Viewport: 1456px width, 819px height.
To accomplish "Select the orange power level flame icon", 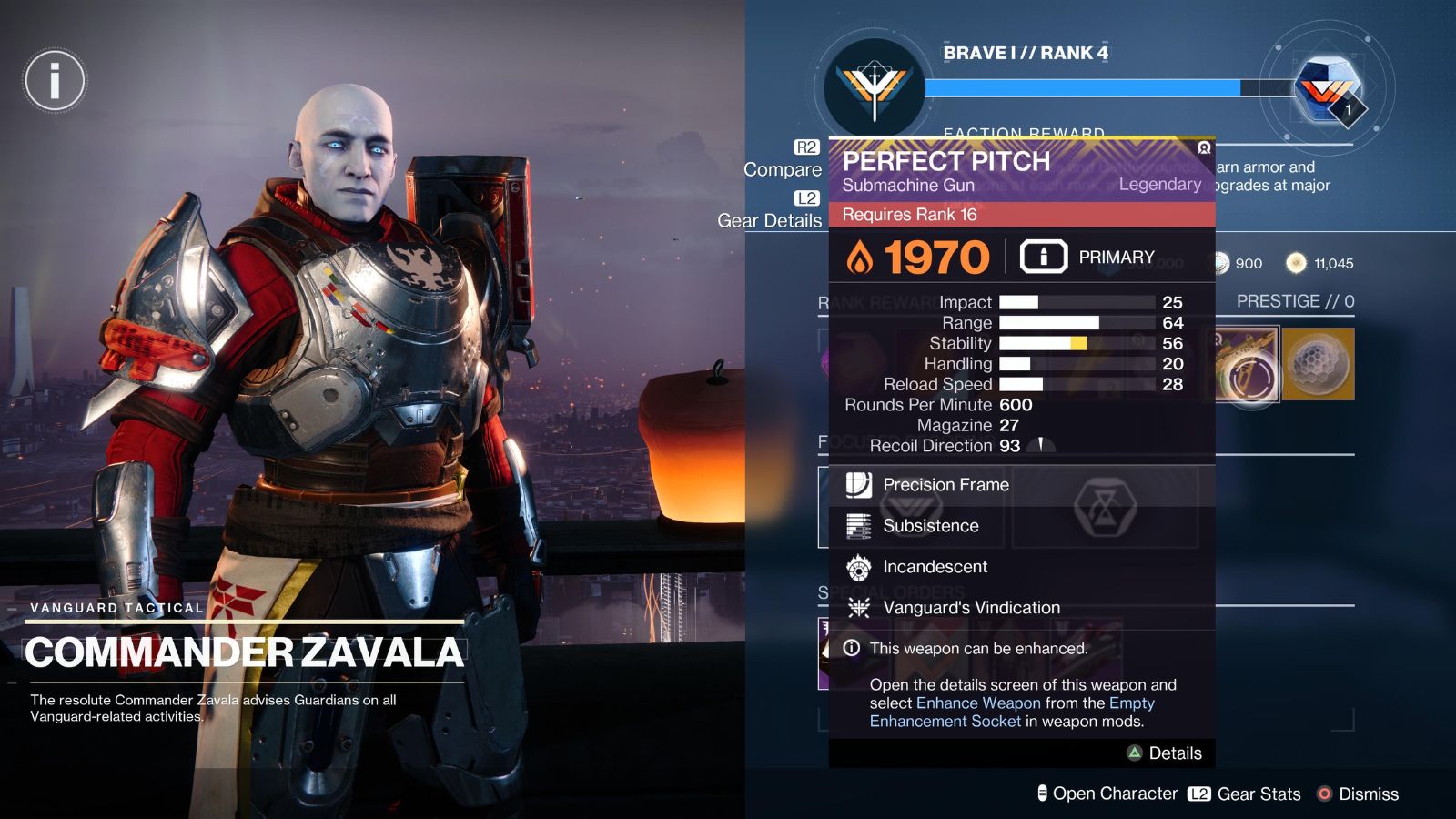I will click(861, 256).
